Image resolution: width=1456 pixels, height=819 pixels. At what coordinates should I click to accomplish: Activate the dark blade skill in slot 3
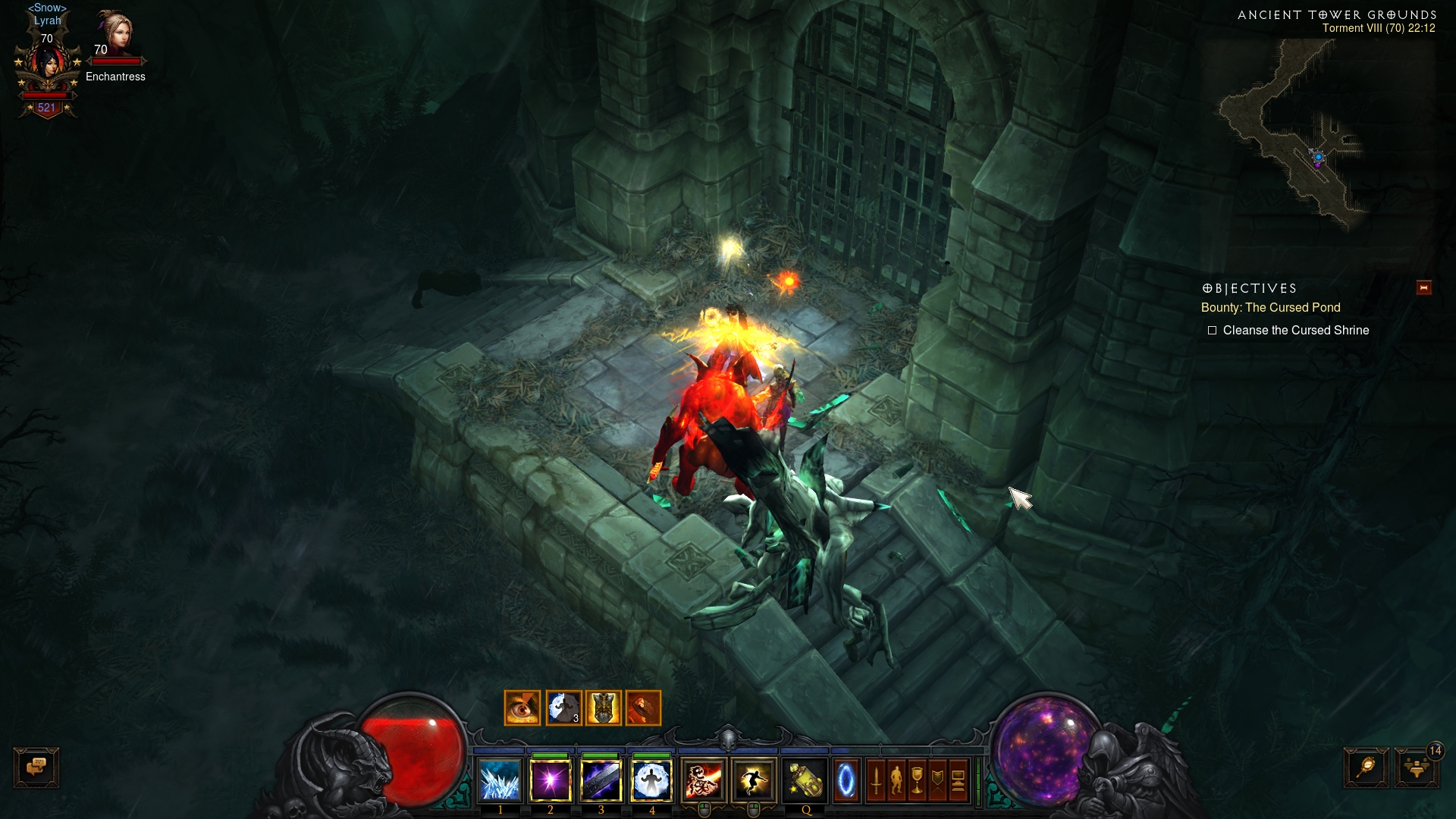point(601,780)
